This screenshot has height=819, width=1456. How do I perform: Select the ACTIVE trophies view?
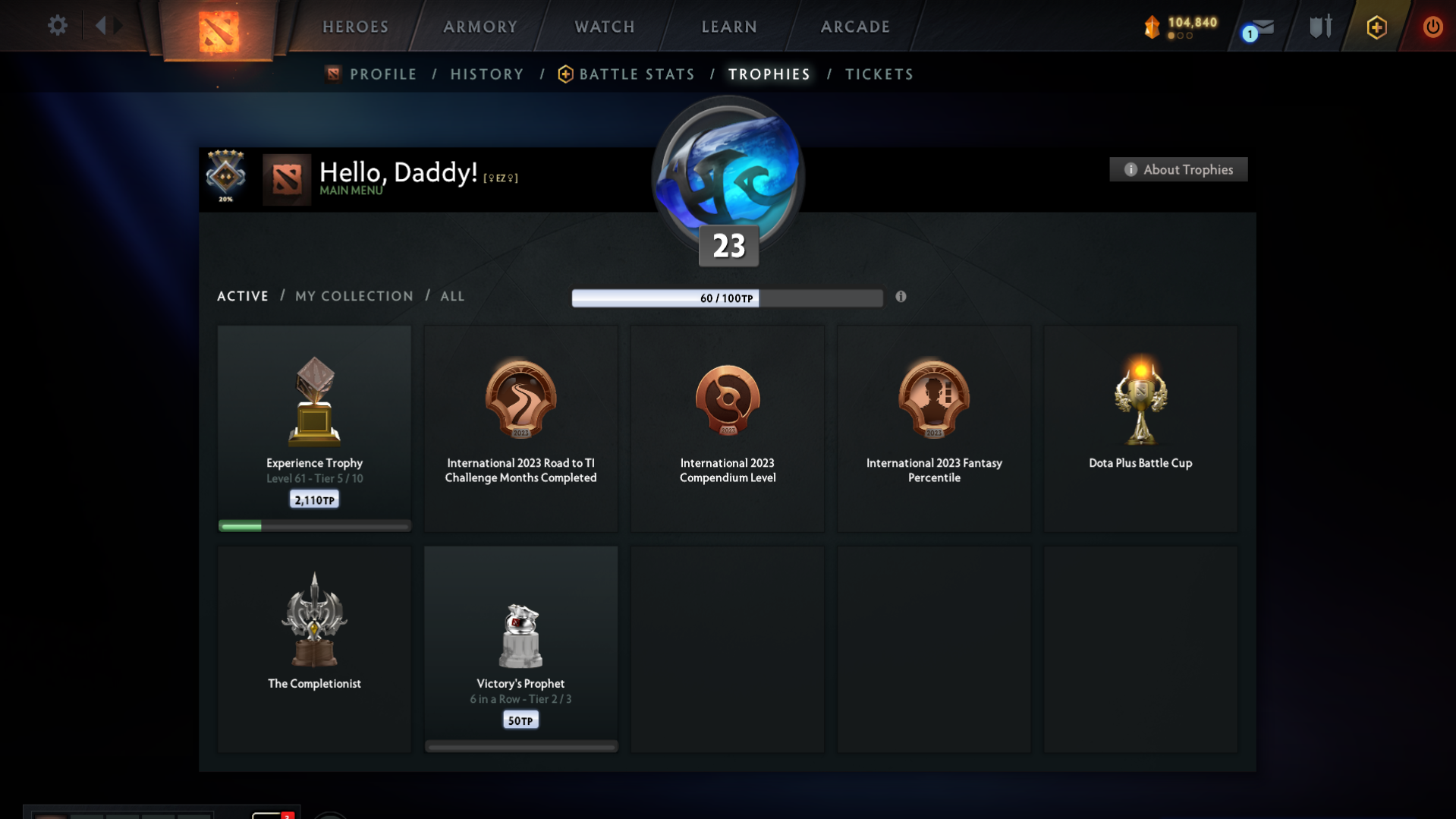[x=242, y=296]
